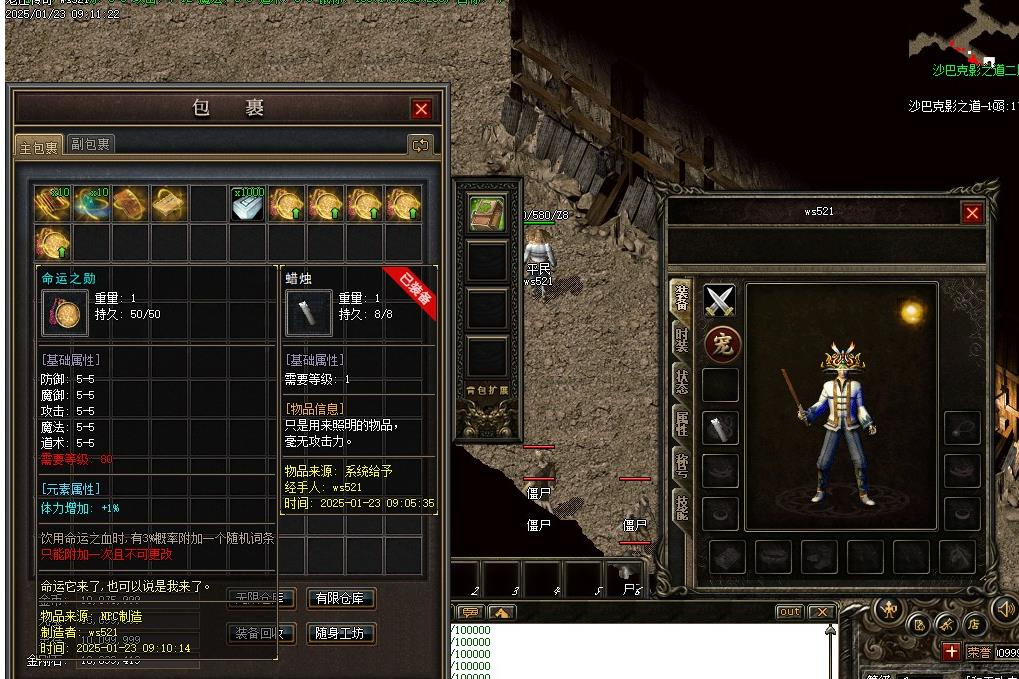This screenshot has height=679, width=1019.
Task: Switch to the 副包裹 tab
Action: [x=90, y=144]
